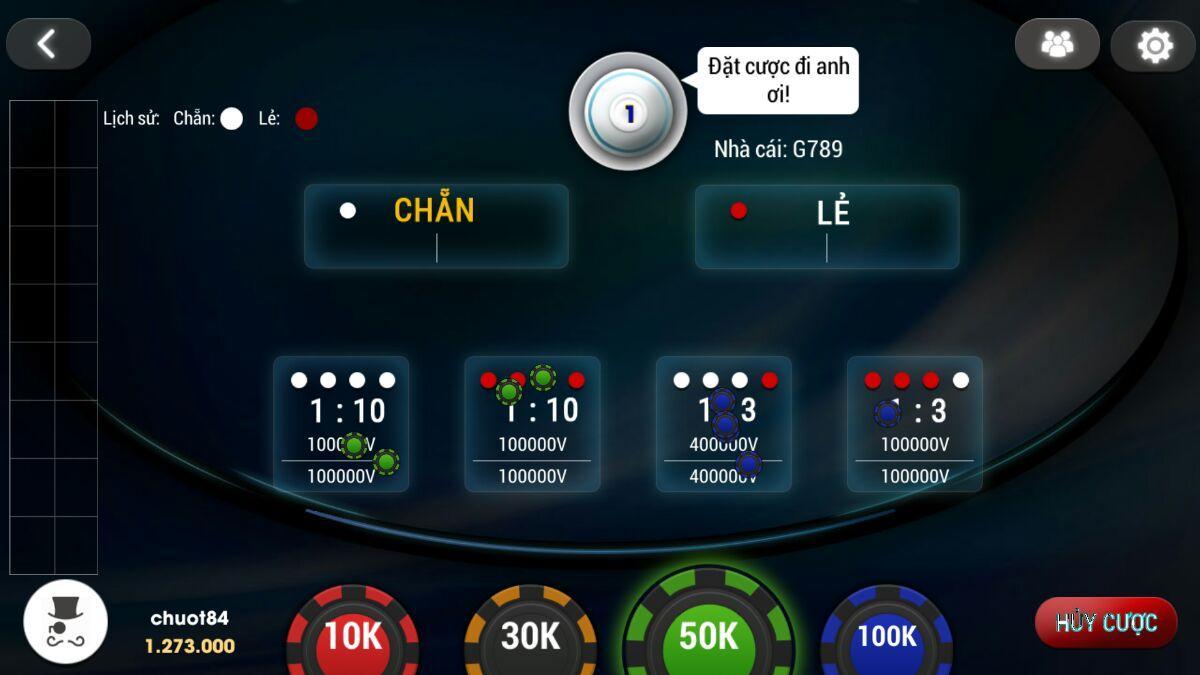Cancel bets with HỦY CƯỢC

tap(1106, 622)
